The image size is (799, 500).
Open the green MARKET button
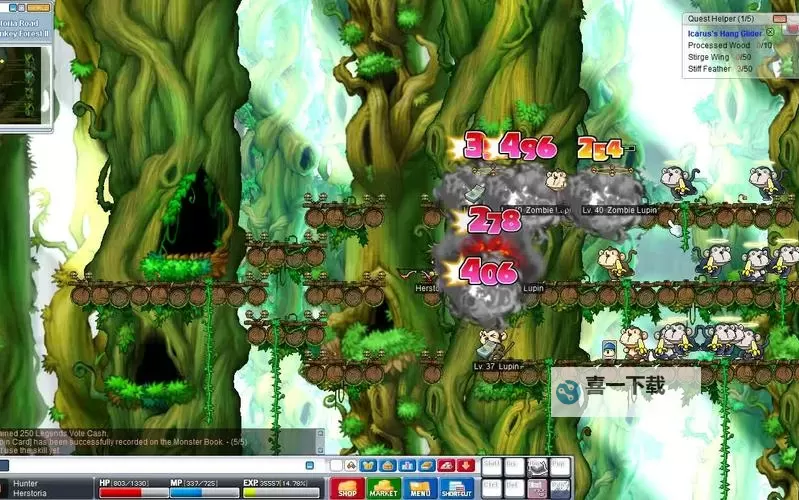[384, 489]
